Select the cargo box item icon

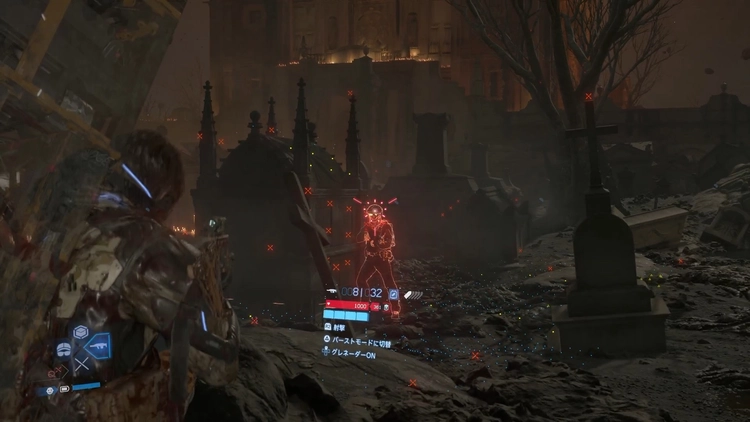[81, 332]
